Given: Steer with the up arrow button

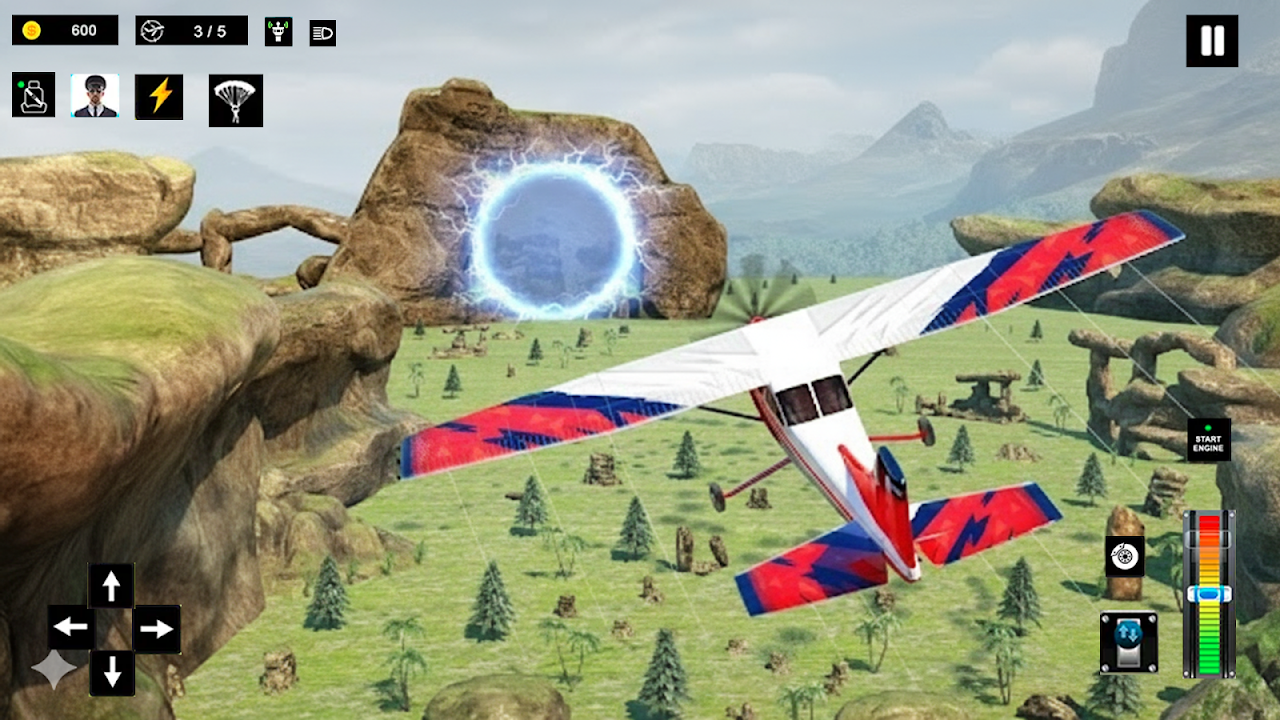Looking at the screenshot, I should (x=111, y=585).
